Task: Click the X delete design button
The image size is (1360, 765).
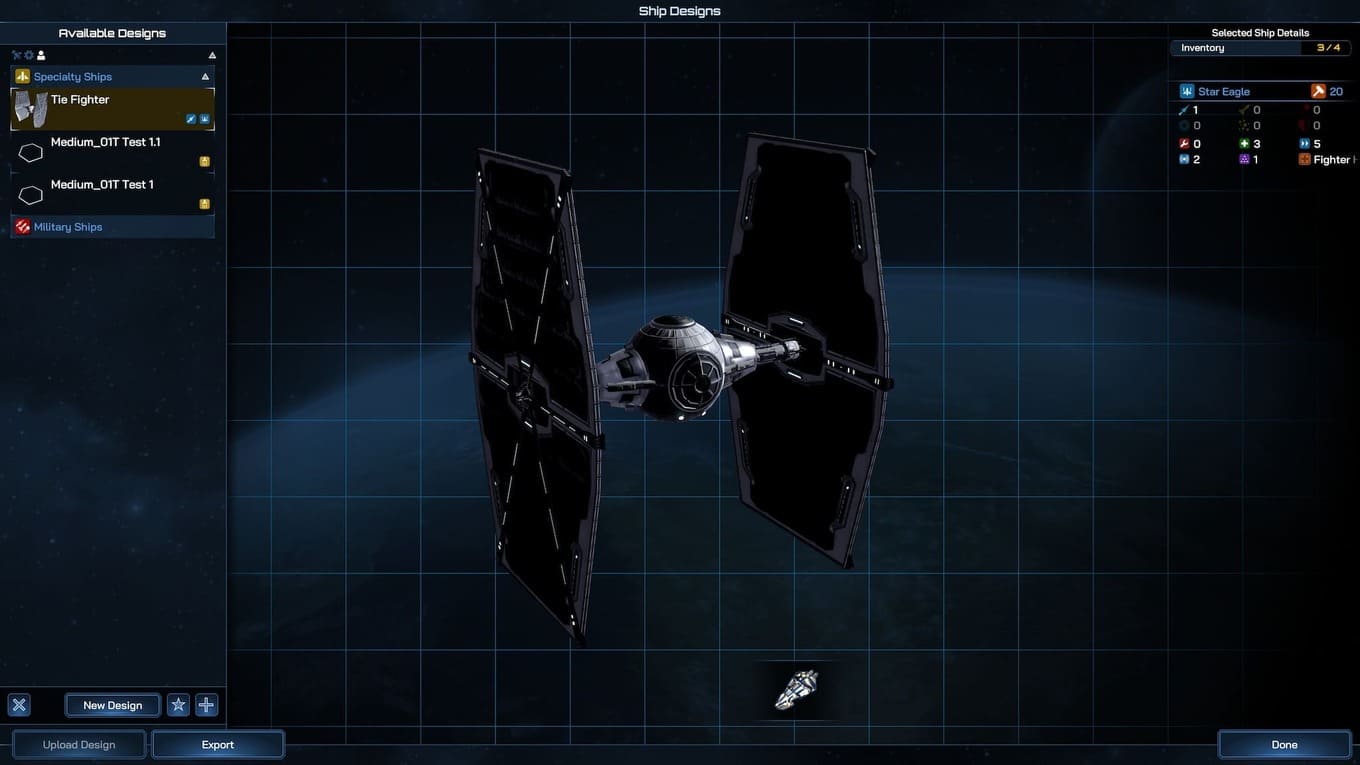Action: click(18, 705)
